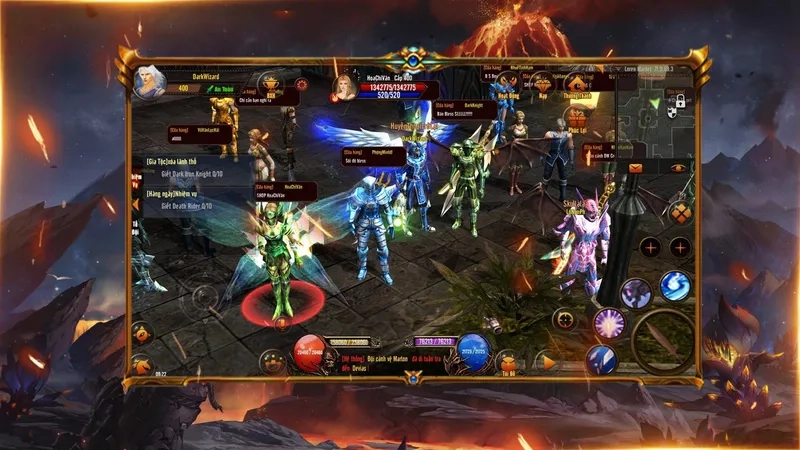Tap the large sword basic attack button
The height and width of the screenshot is (450, 800).
pos(664,342)
